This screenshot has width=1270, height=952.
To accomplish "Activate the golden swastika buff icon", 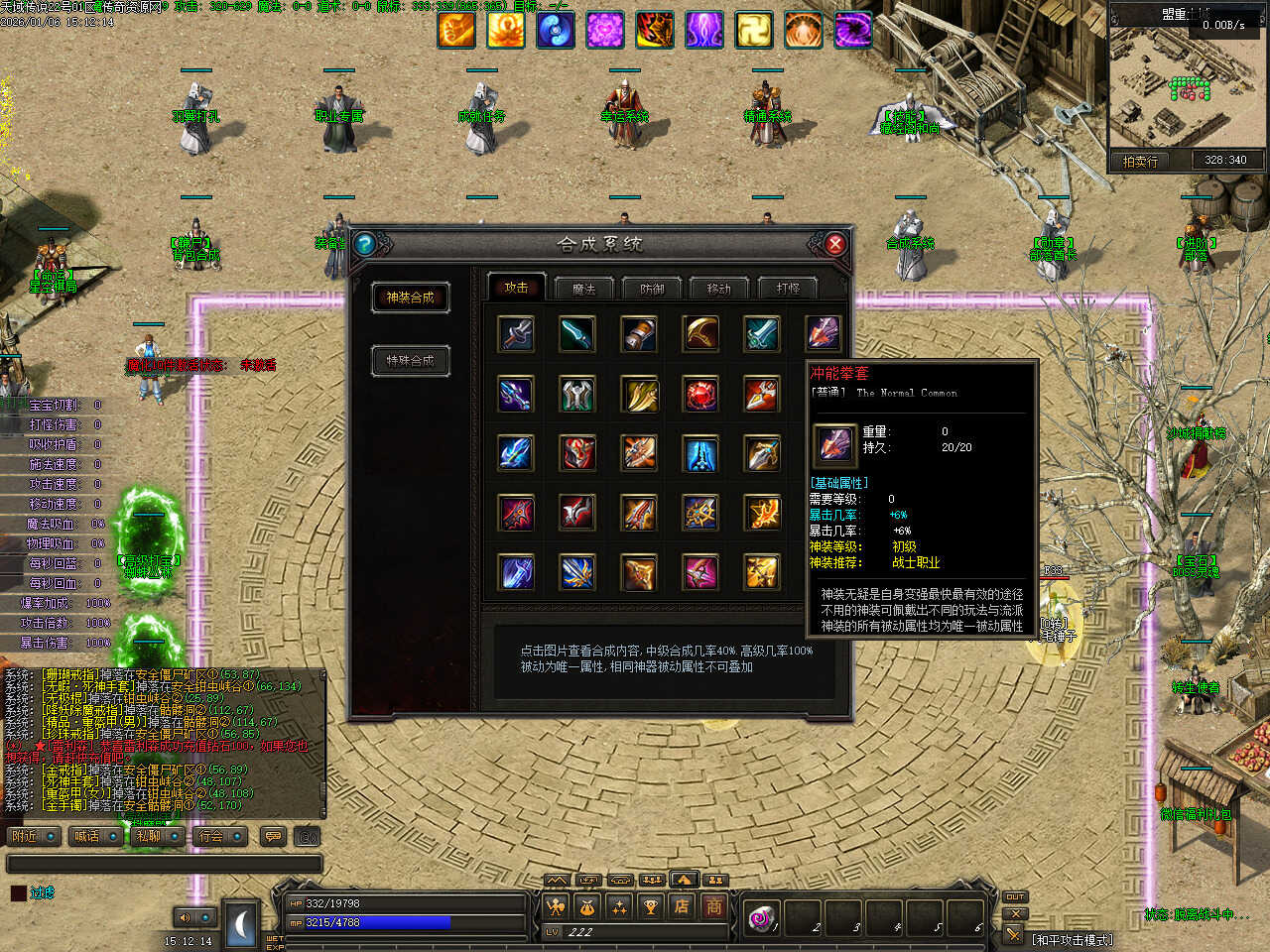I will click(x=753, y=30).
